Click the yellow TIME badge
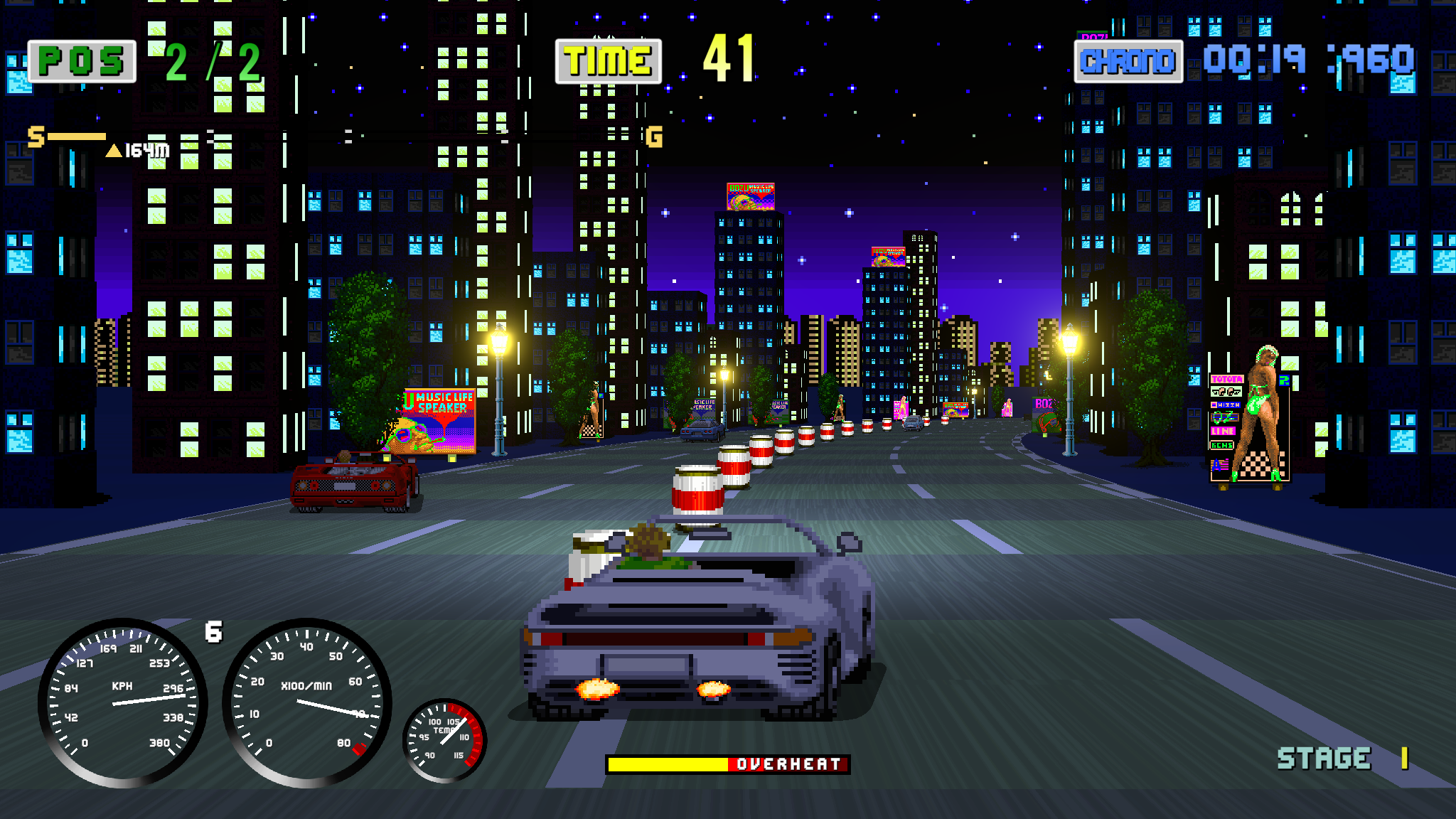Viewport: 1456px width, 819px height. [x=608, y=61]
